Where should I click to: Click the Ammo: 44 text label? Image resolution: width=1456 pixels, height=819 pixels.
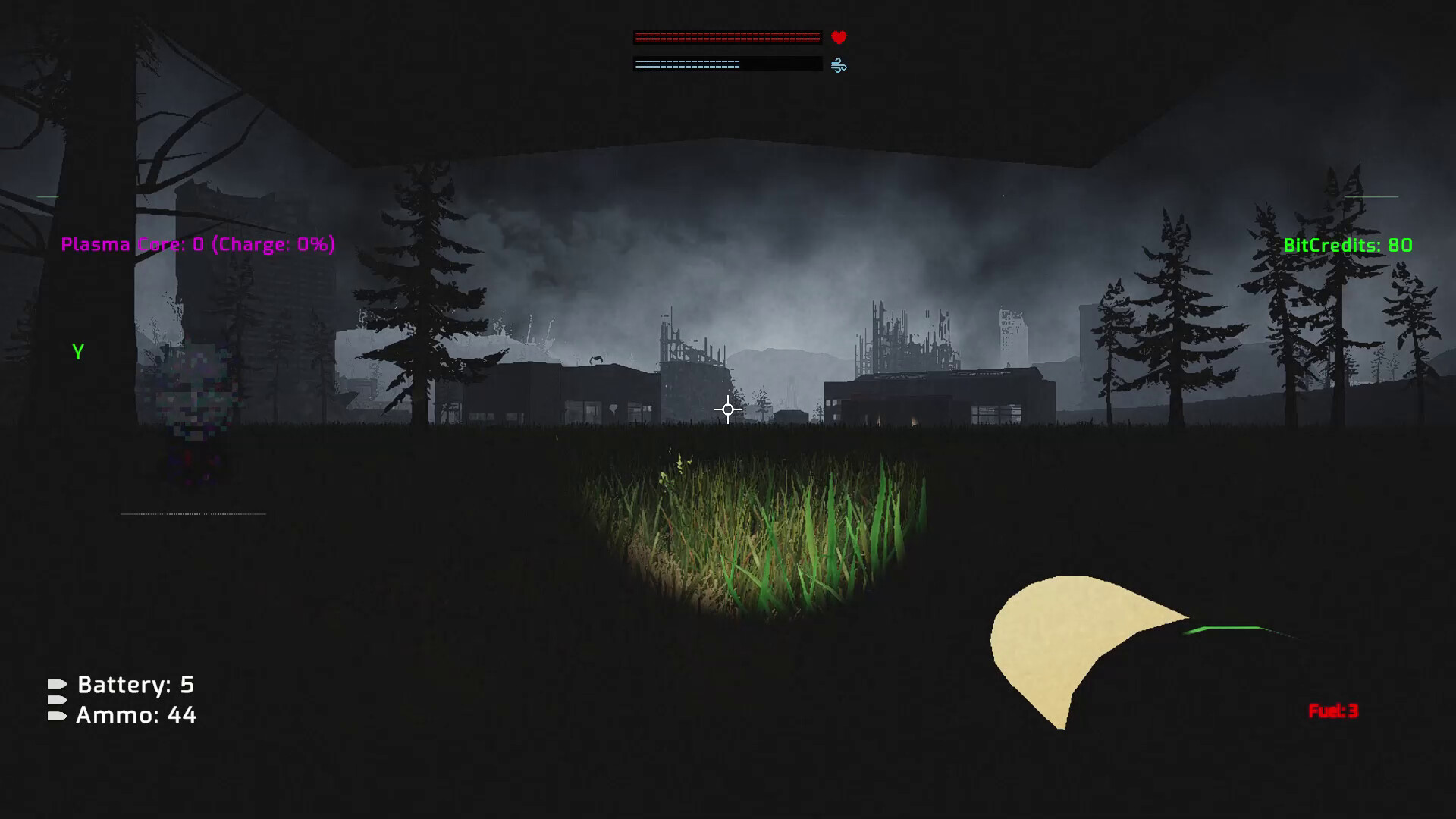(136, 714)
